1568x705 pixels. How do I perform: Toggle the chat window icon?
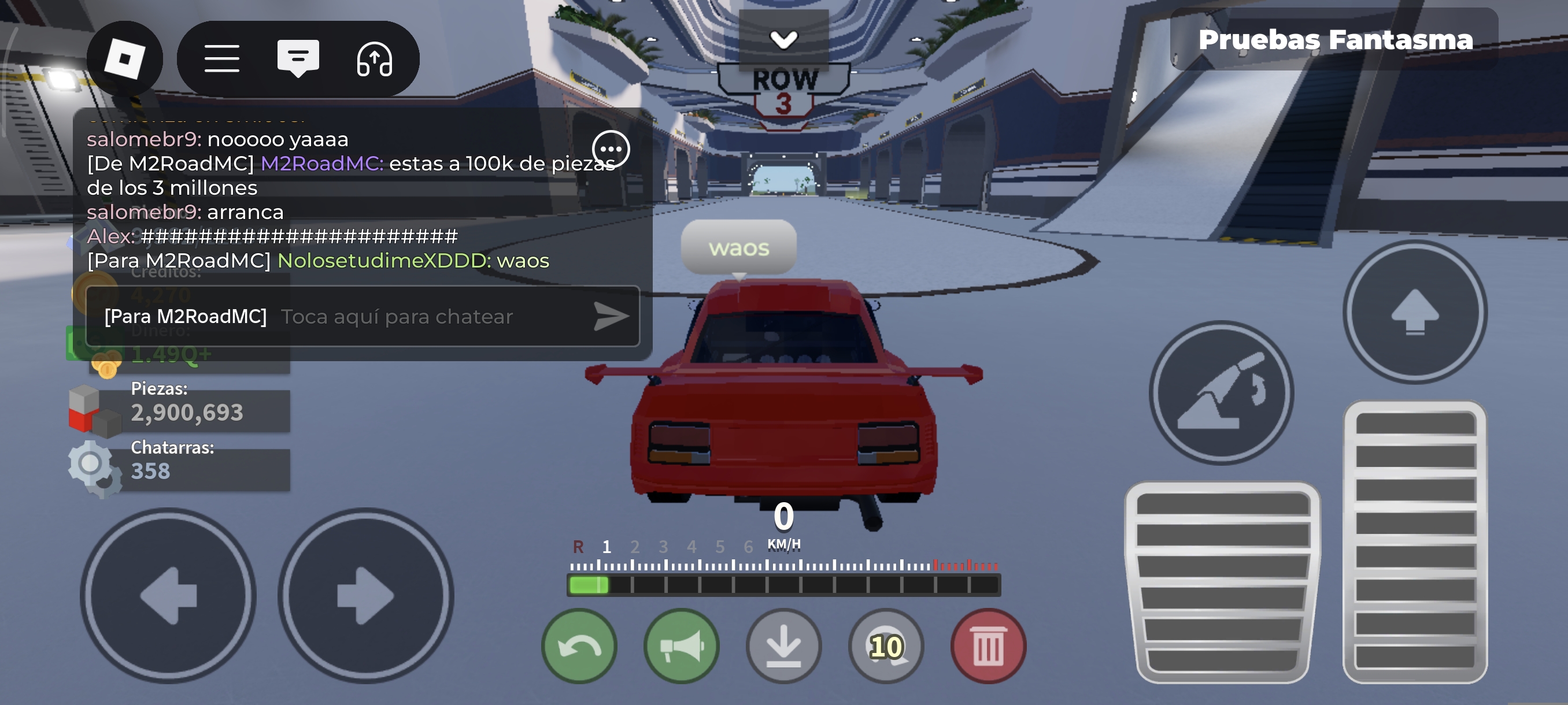298,58
